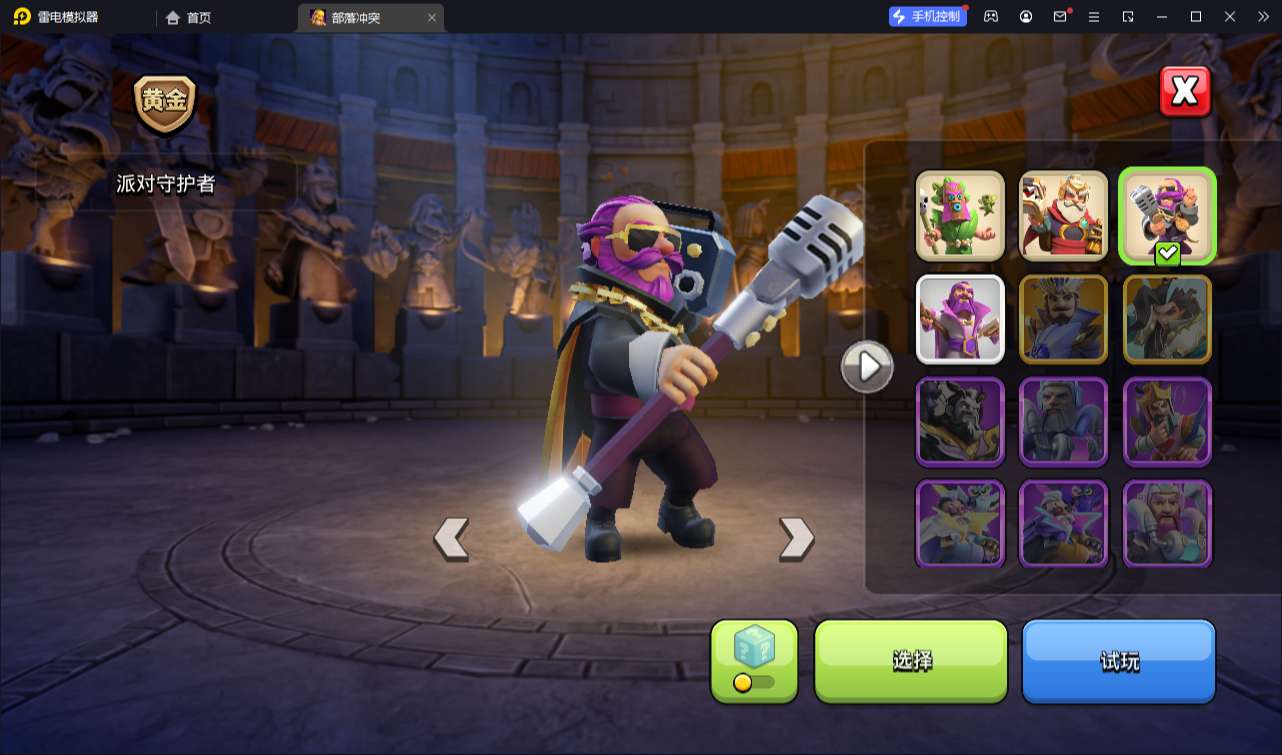1282x755 pixels.
Task: Show the previous skin with left arrow
Action: point(451,539)
